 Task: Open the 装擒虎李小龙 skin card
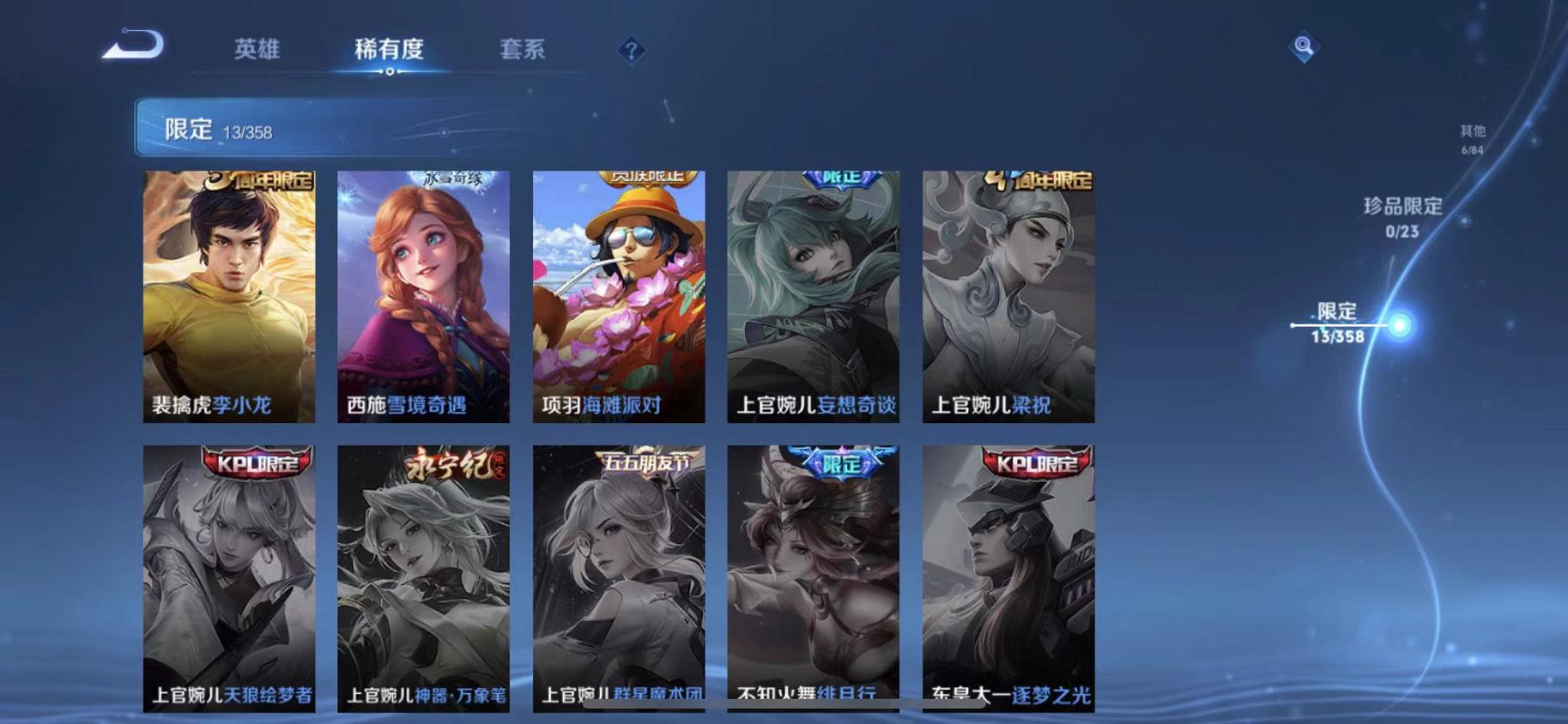pos(228,296)
